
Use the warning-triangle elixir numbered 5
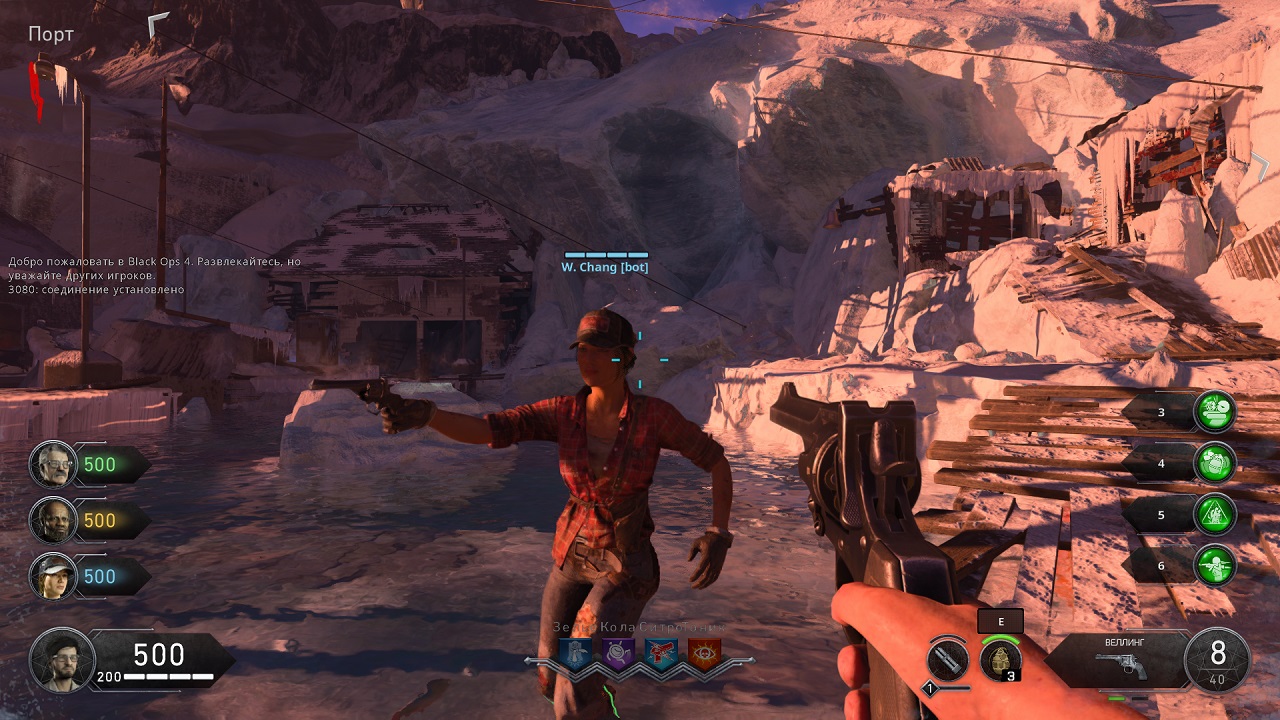point(1215,514)
